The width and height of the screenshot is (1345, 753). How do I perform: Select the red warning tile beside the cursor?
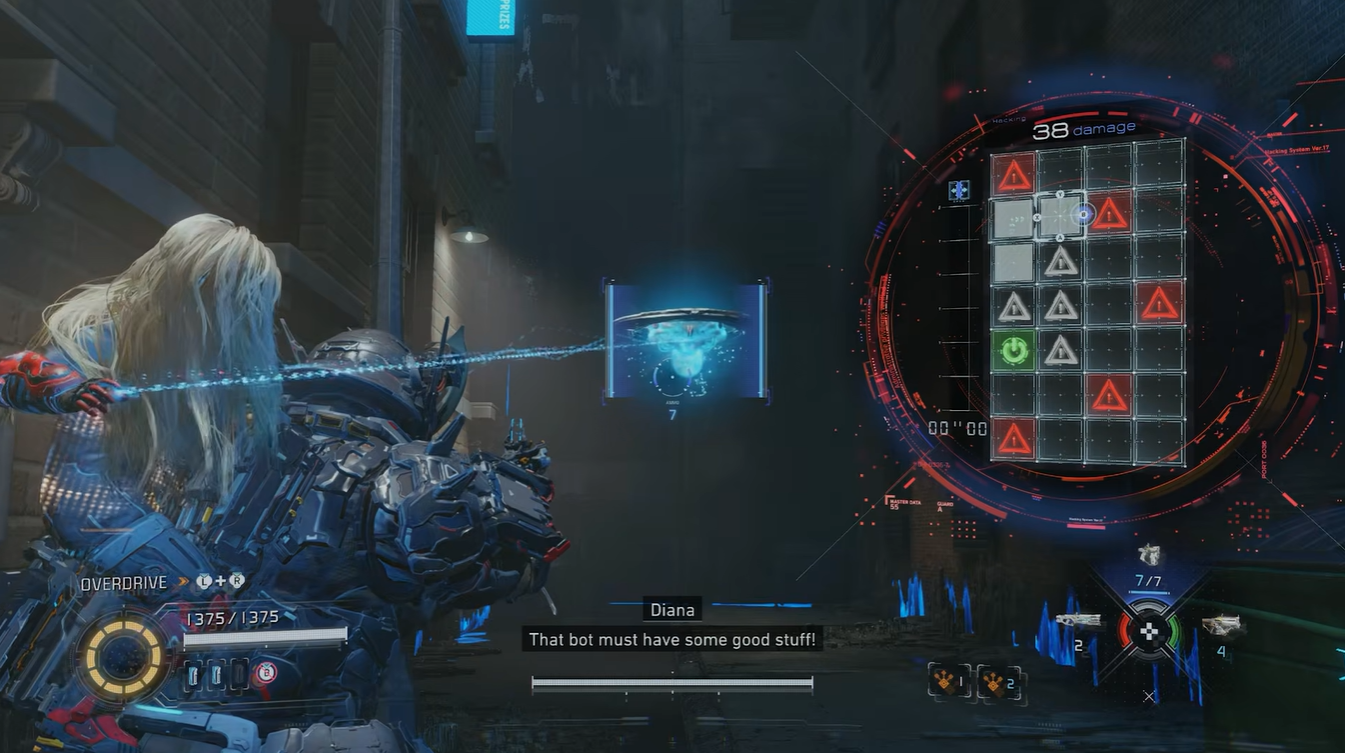click(x=1109, y=214)
